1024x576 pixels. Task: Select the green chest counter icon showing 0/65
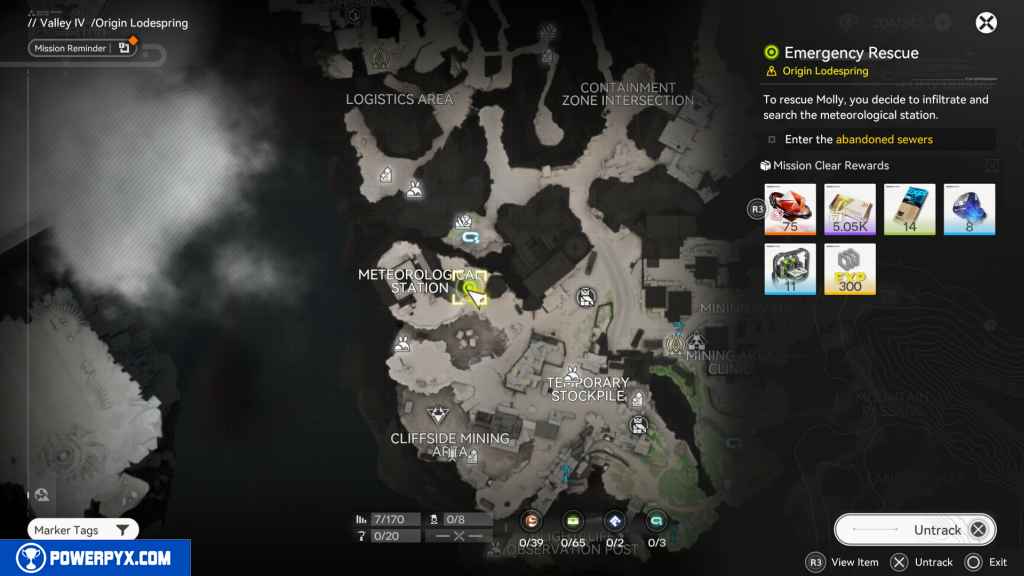[573, 520]
